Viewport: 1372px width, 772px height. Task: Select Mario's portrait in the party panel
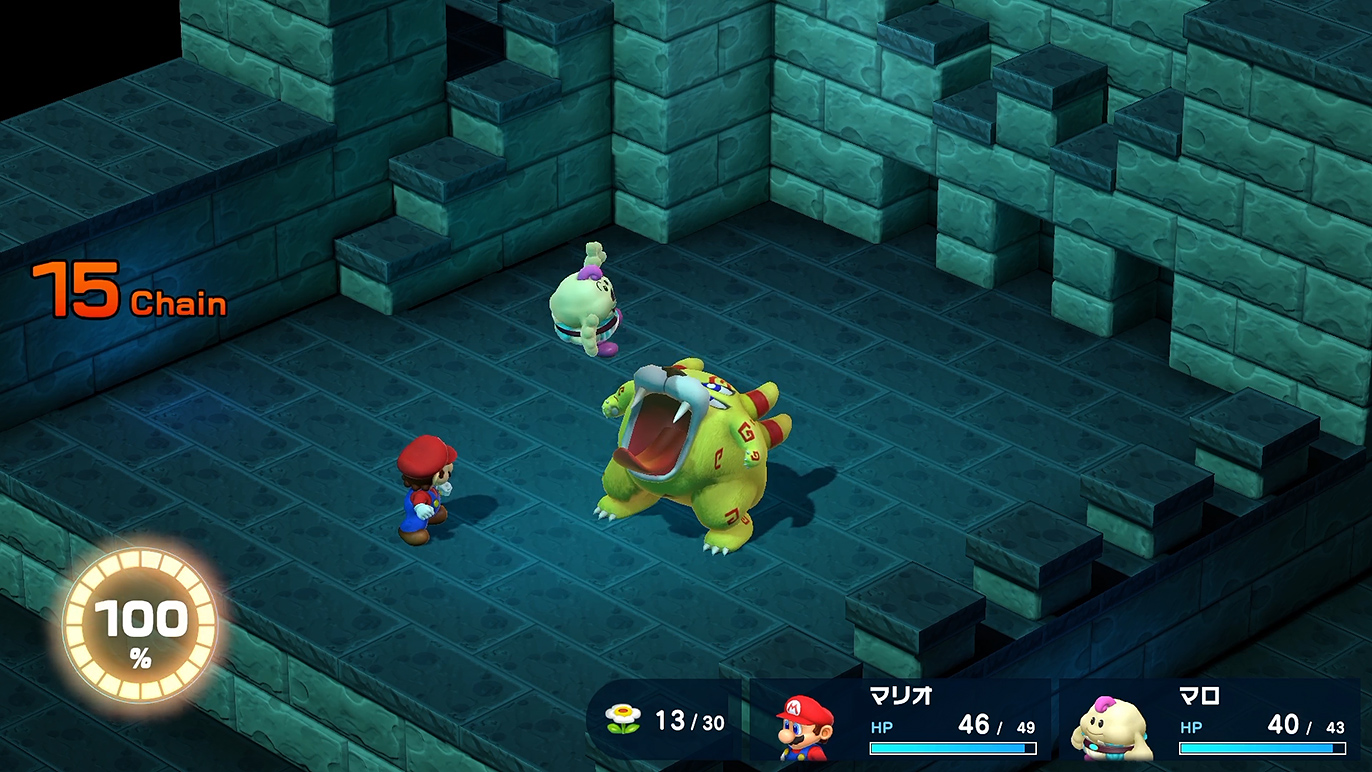point(807,727)
